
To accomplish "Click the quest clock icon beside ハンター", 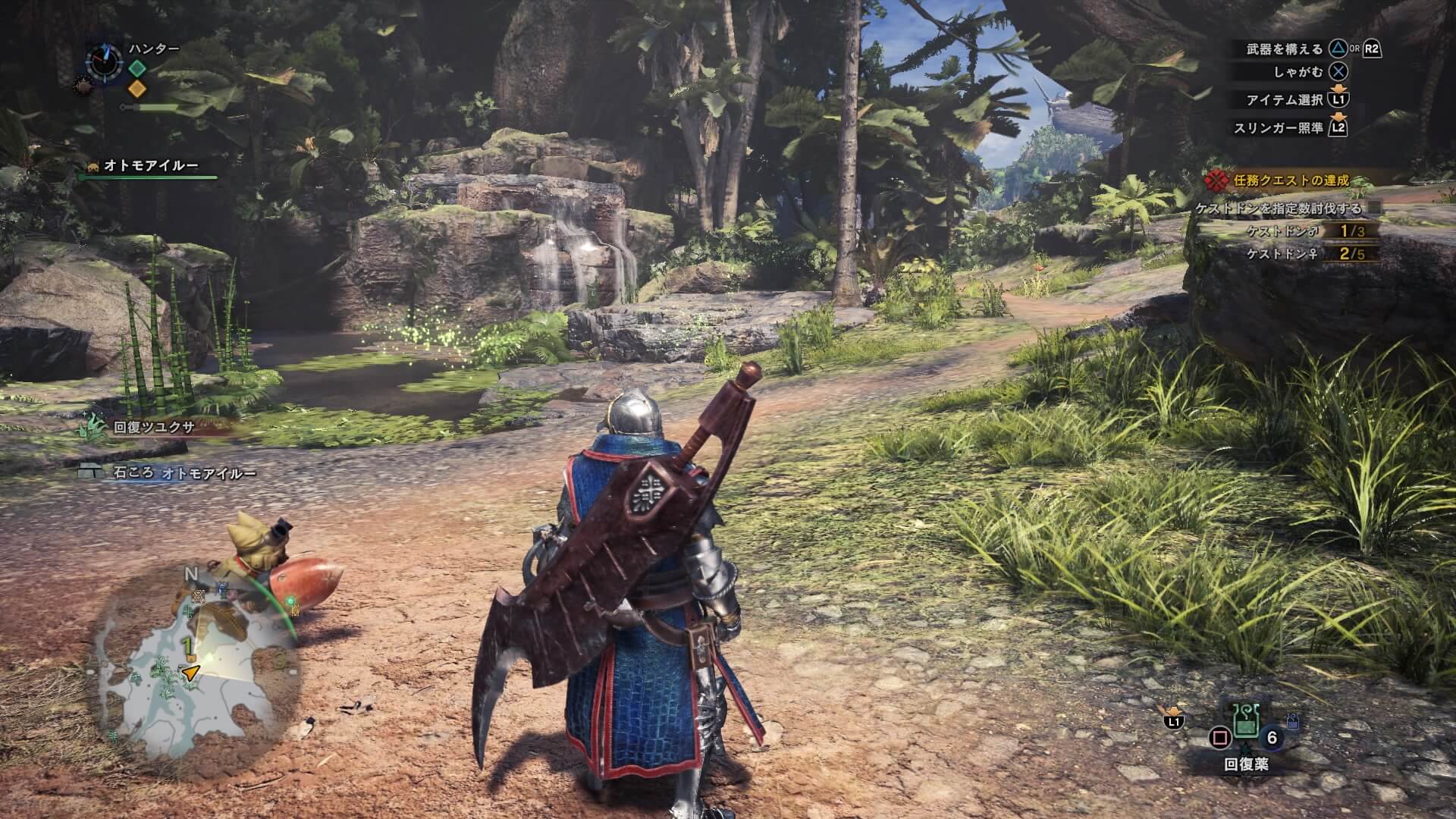I will point(103,60).
